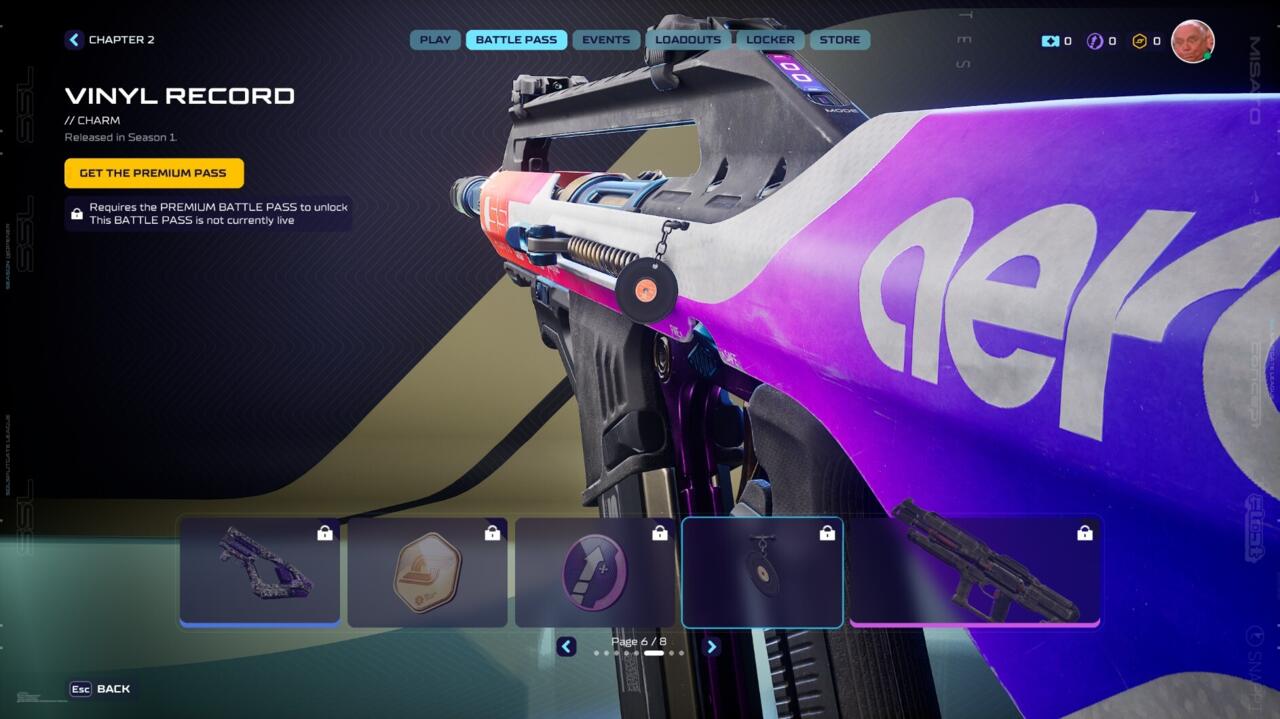The image size is (1280, 719).
Task: Choose the hexagonal emblem reward tile
Action: tap(427, 572)
